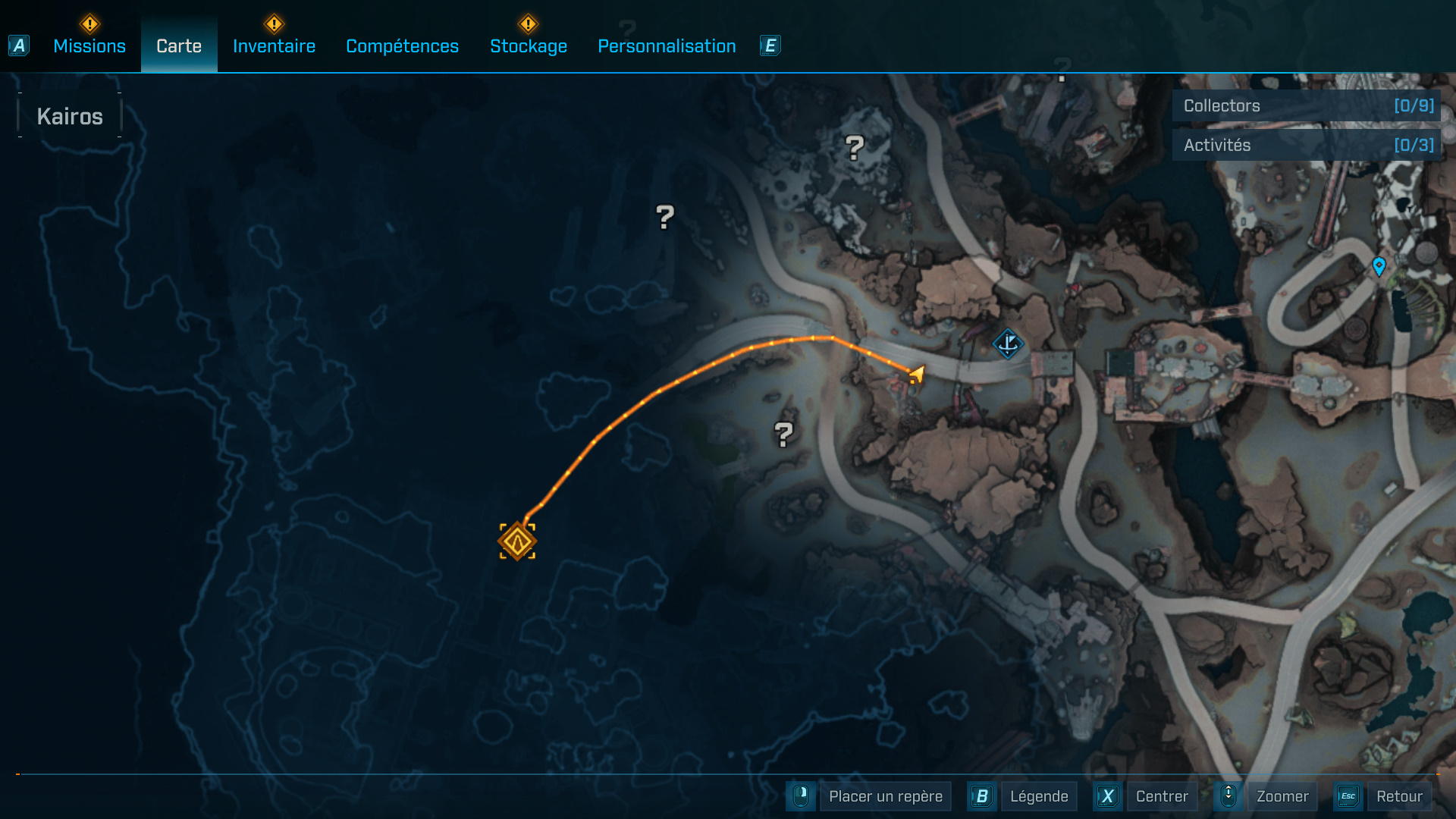The width and height of the screenshot is (1456, 819).
Task: Go to the Compétences tab
Action: click(402, 46)
